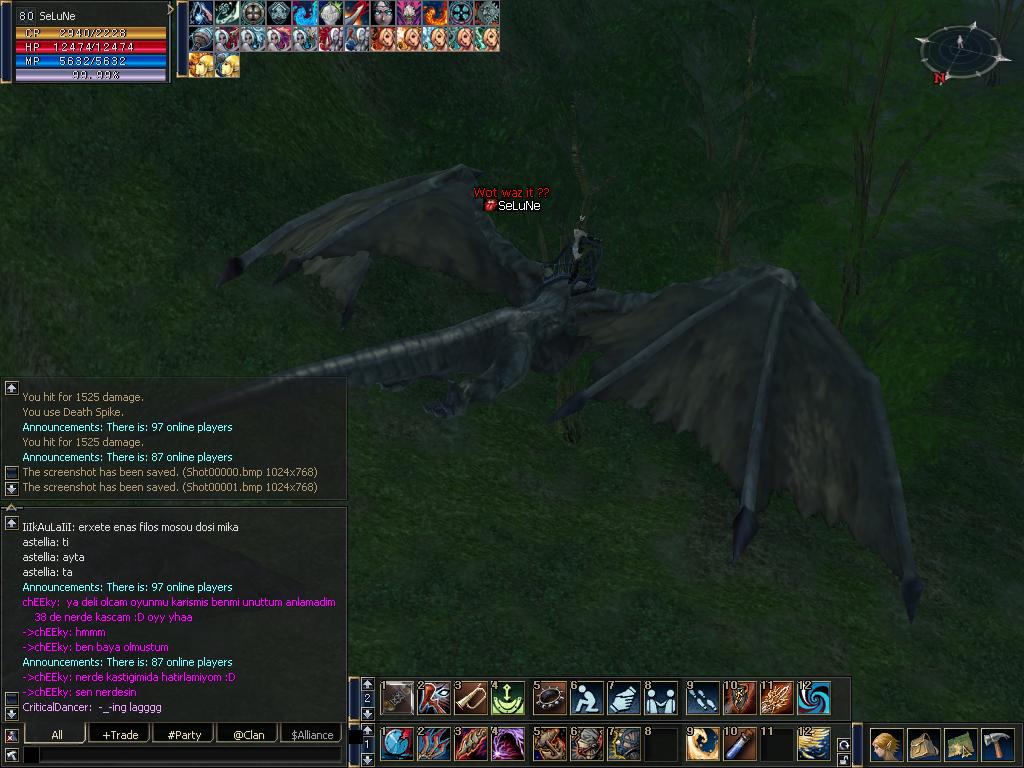Activate the blue swirl vortex skill
The height and width of the screenshot is (768, 1024).
[x=814, y=698]
